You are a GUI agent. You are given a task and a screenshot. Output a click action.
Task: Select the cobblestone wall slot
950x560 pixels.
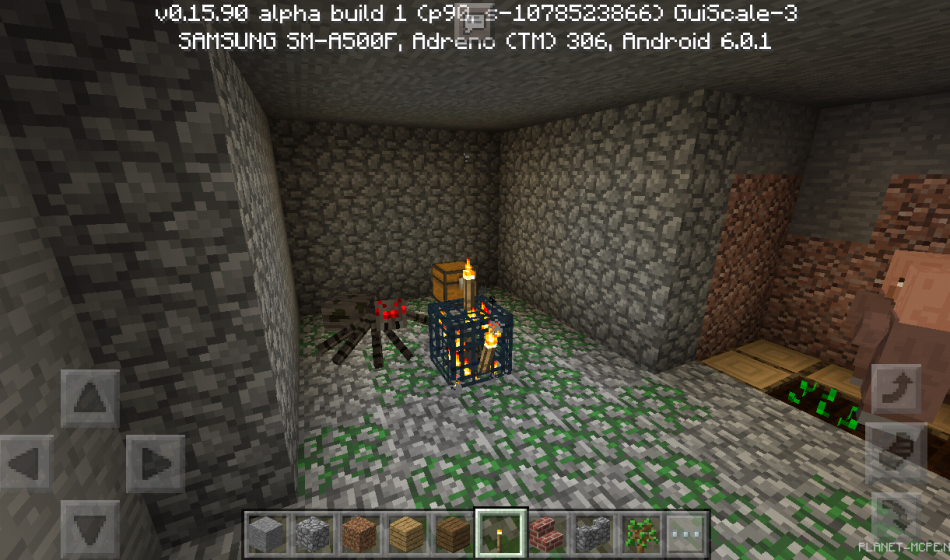tap(591, 532)
